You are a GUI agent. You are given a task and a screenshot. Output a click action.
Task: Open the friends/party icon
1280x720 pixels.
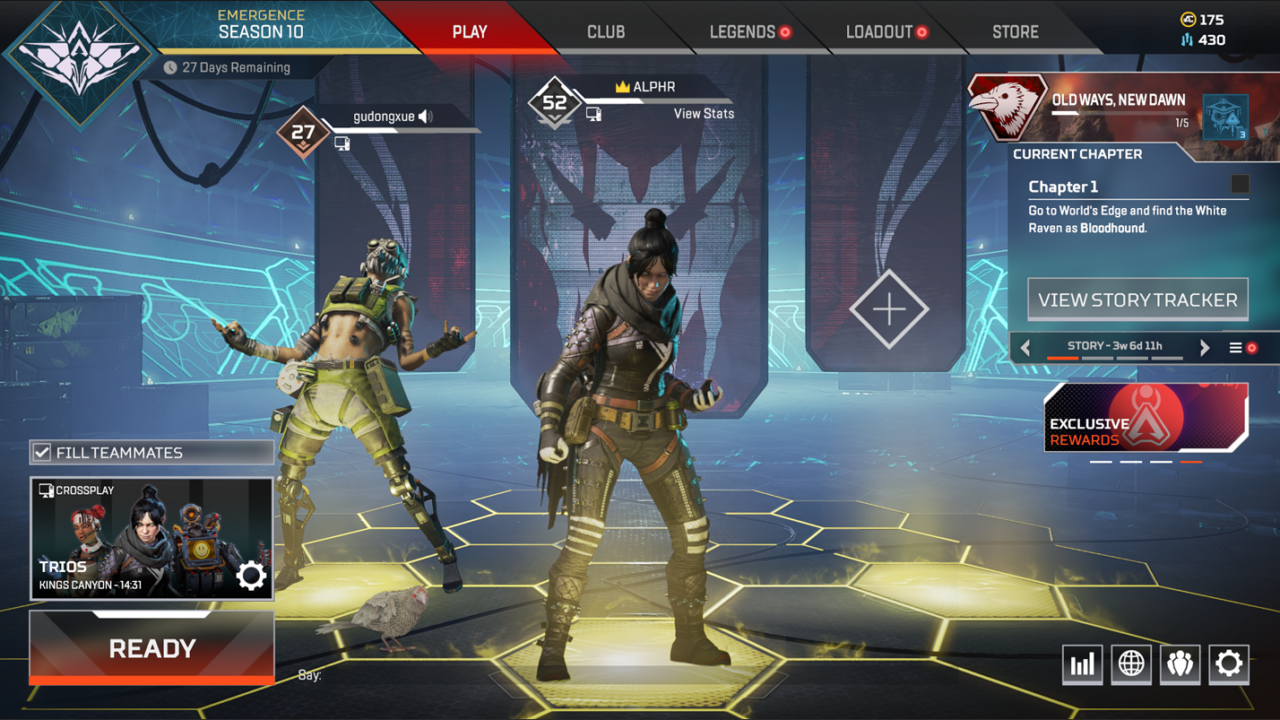coord(1180,663)
